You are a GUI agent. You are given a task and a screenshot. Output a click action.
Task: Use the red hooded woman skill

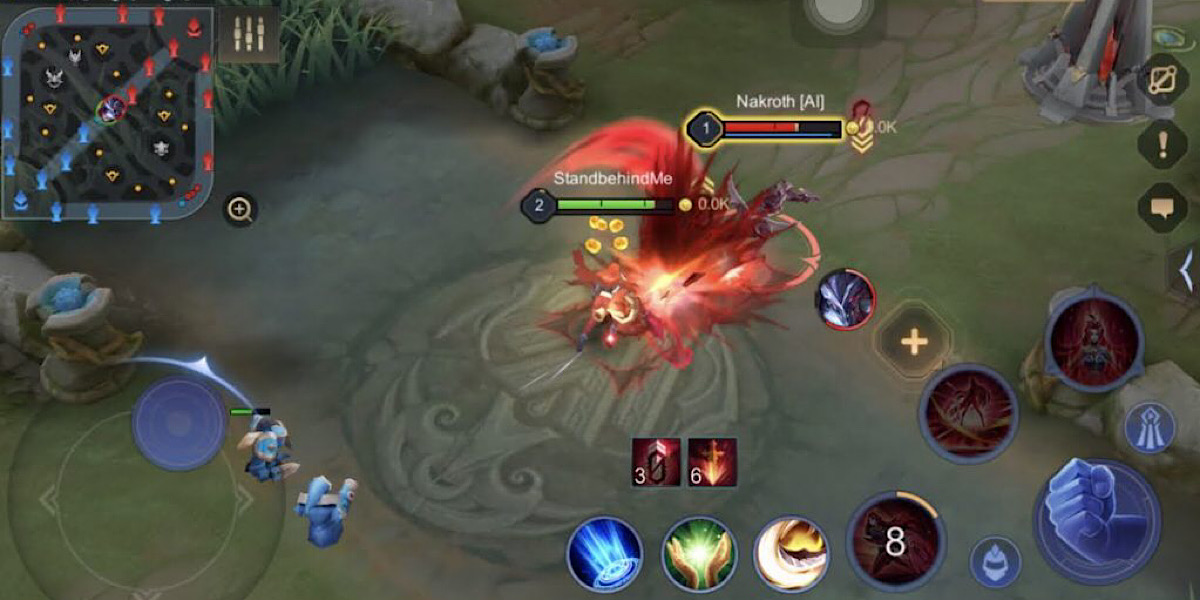pyautogui.click(x=1093, y=340)
